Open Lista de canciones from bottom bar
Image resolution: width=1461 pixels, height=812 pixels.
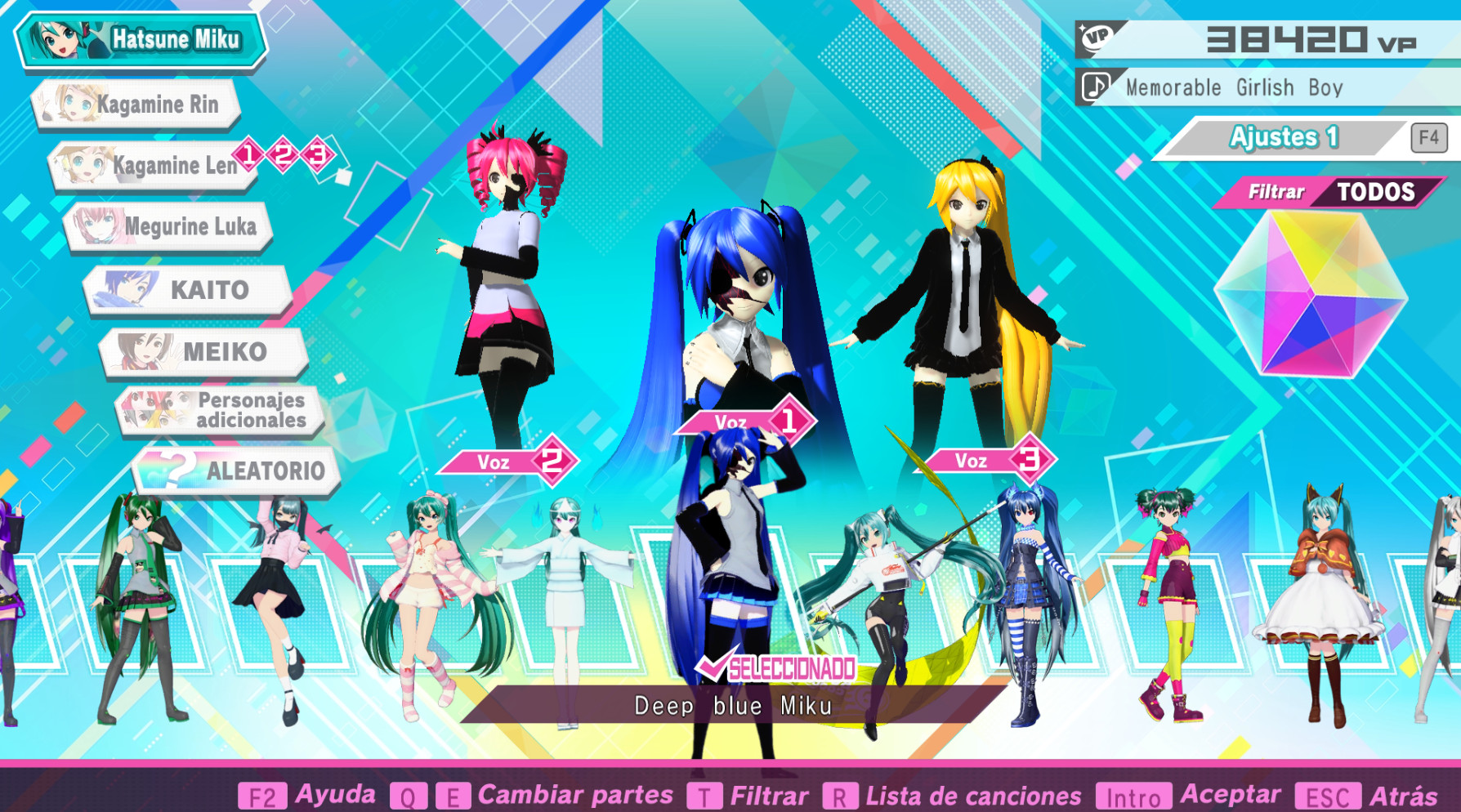pos(972,793)
